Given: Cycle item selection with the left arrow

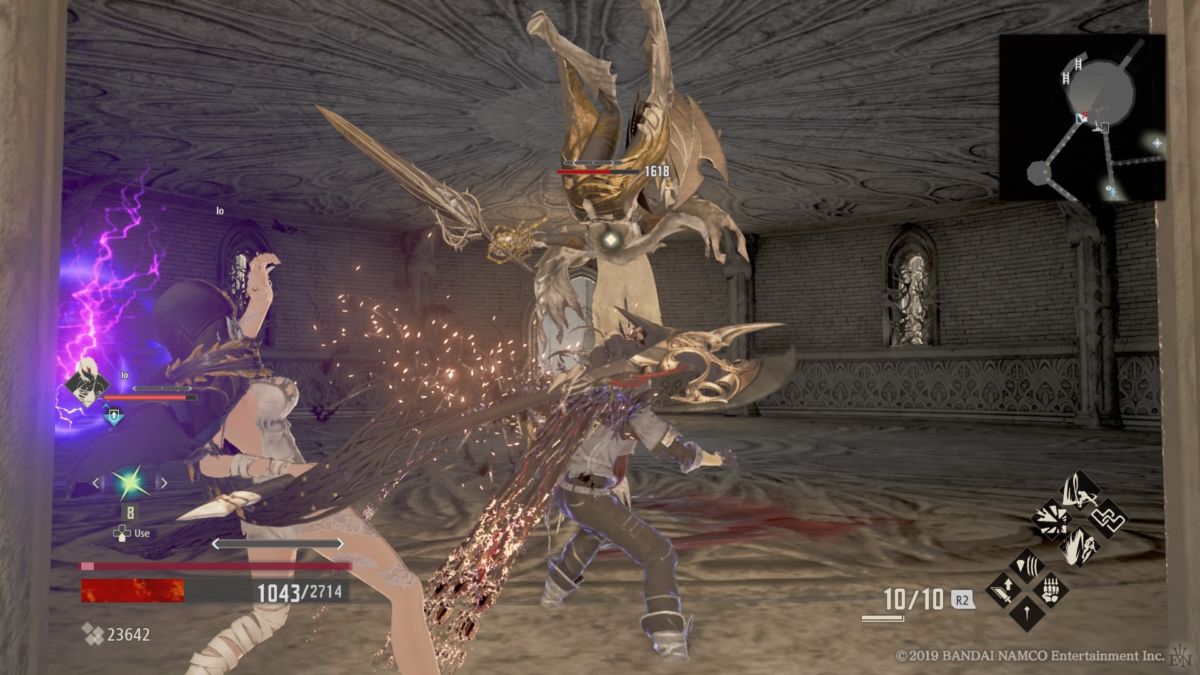Looking at the screenshot, I should [97, 484].
